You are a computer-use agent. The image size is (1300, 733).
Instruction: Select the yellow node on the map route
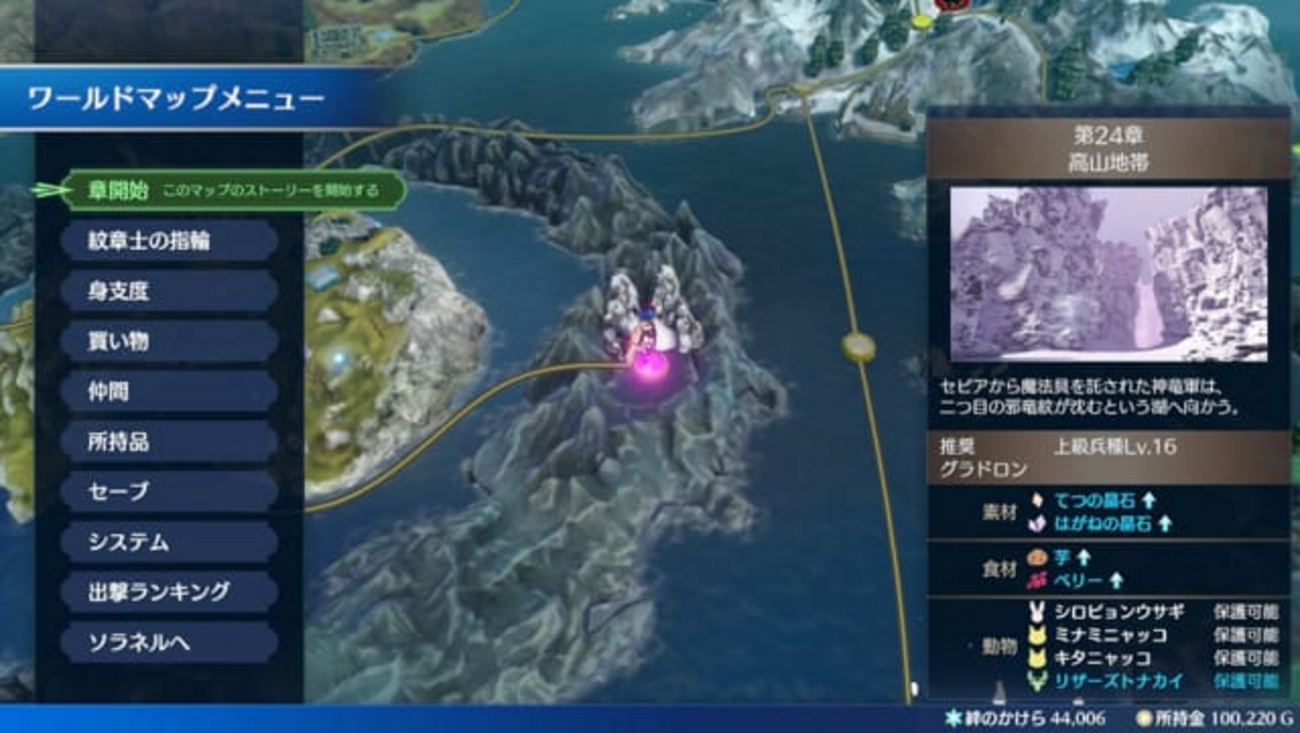pyautogui.click(x=858, y=347)
